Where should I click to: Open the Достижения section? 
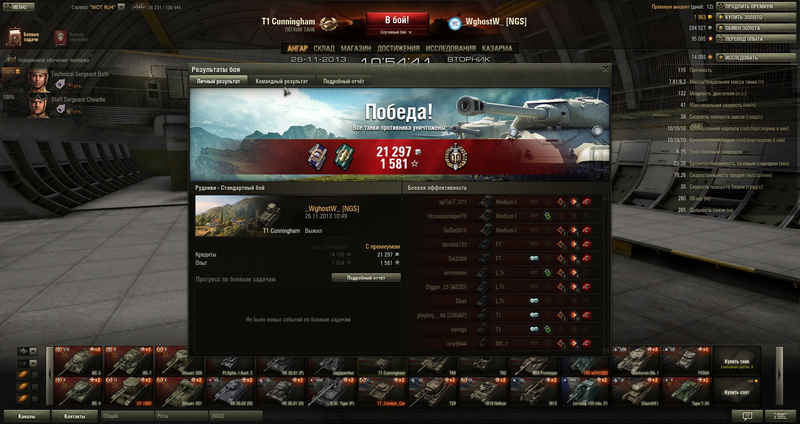point(398,47)
